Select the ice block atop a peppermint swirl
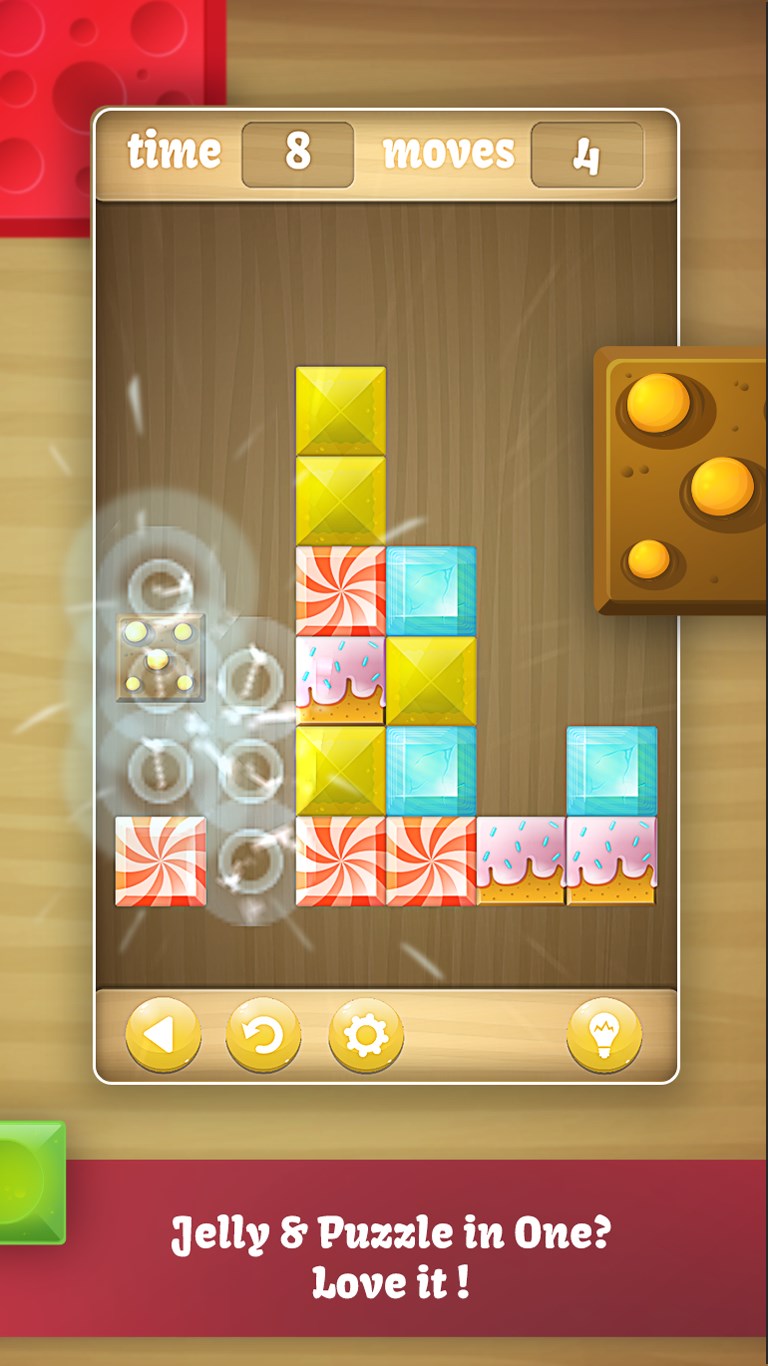The width and height of the screenshot is (768, 1366). pyautogui.click(x=431, y=771)
